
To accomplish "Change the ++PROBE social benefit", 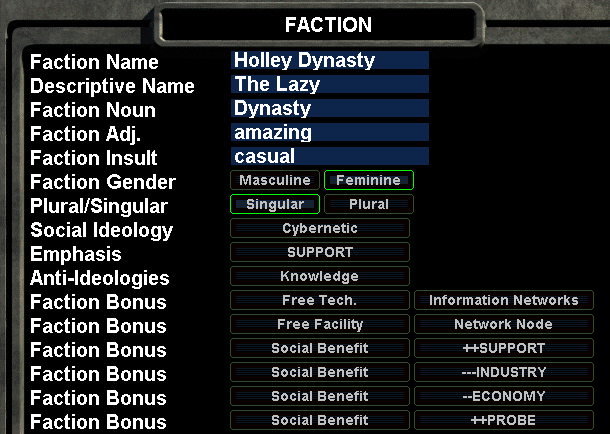I will click(x=504, y=420).
